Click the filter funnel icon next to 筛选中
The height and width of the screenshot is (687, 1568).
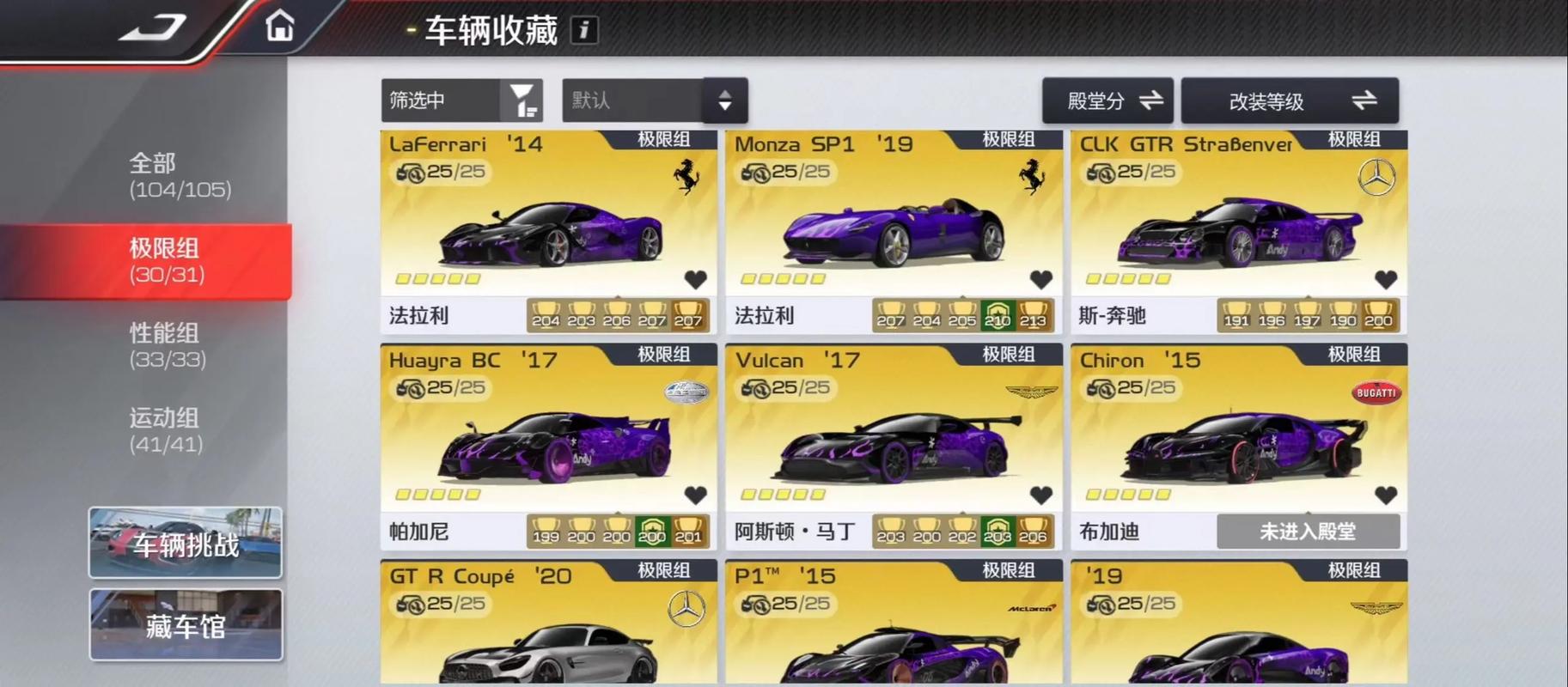click(x=522, y=100)
